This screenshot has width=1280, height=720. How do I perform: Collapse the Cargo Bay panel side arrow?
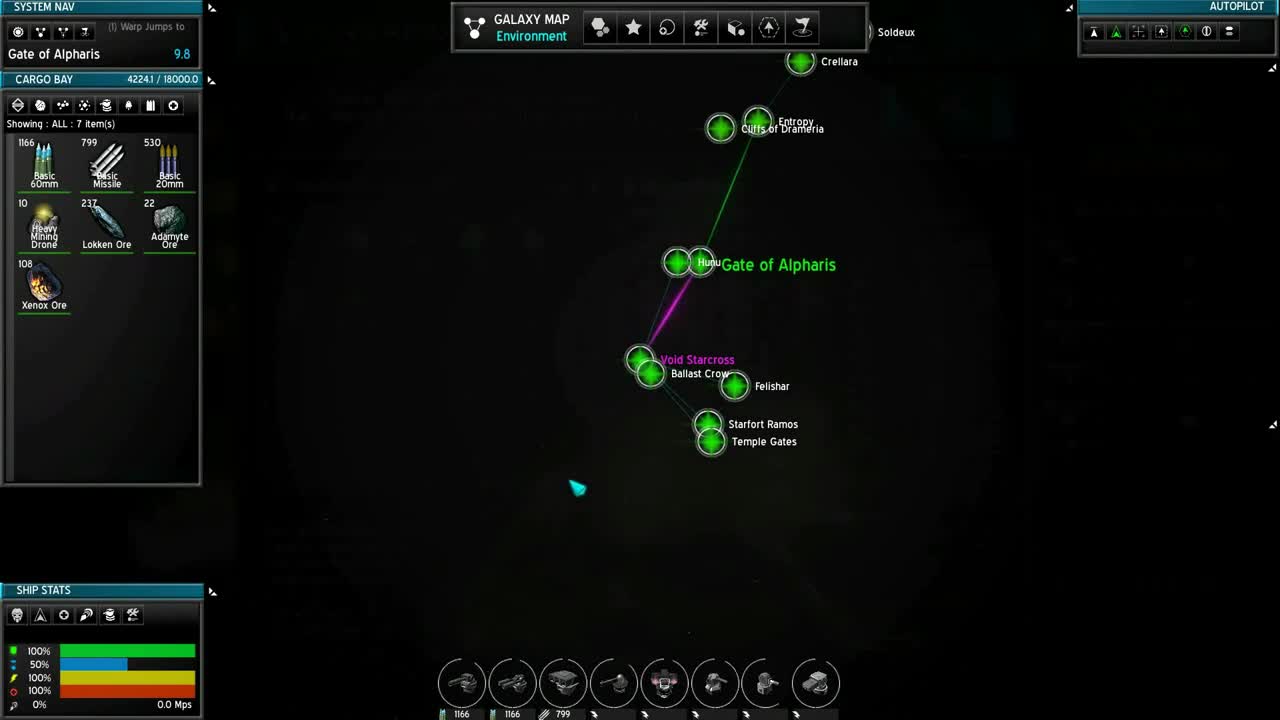tap(211, 81)
